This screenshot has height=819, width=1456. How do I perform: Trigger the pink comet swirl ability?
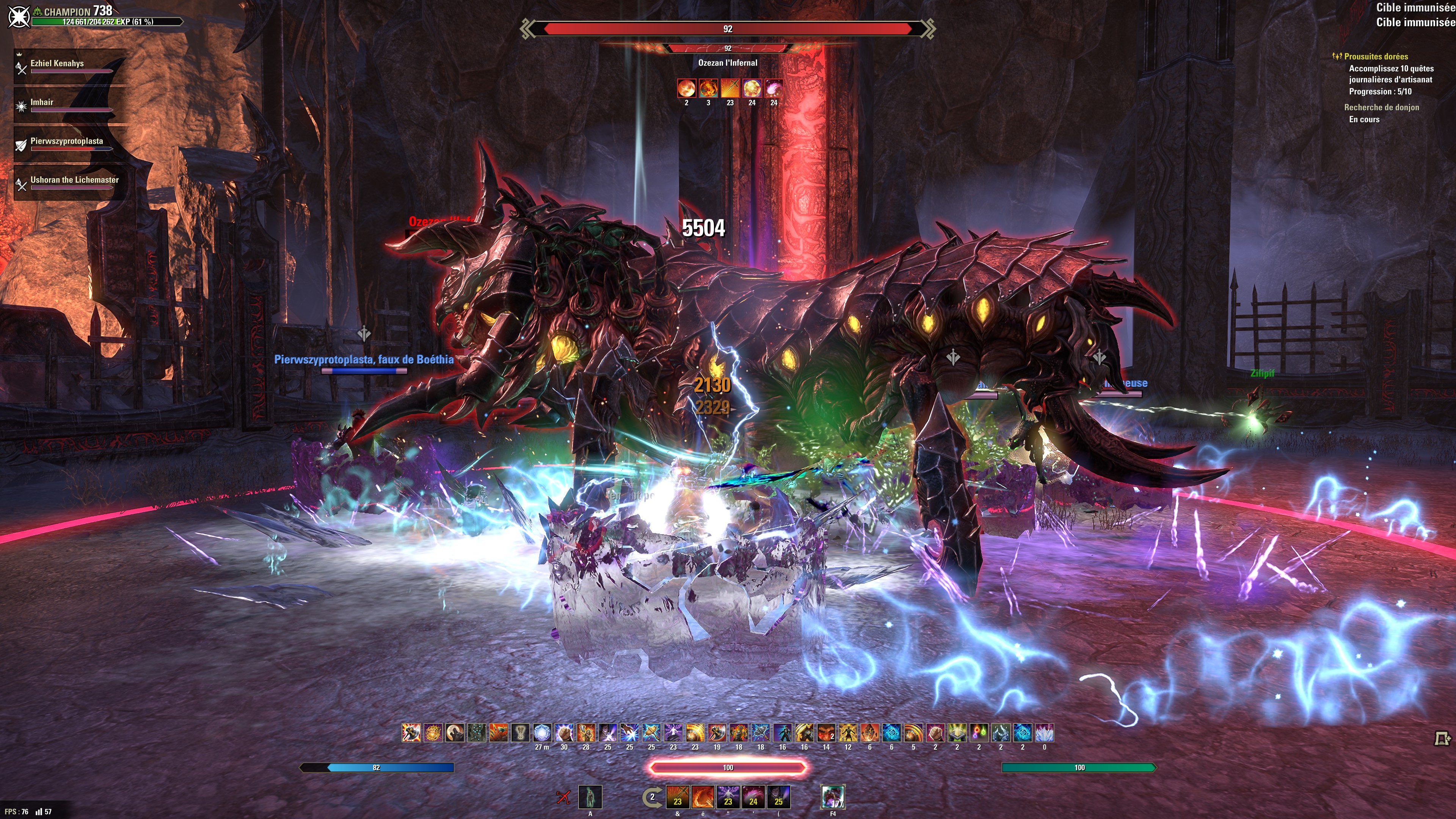[753, 797]
